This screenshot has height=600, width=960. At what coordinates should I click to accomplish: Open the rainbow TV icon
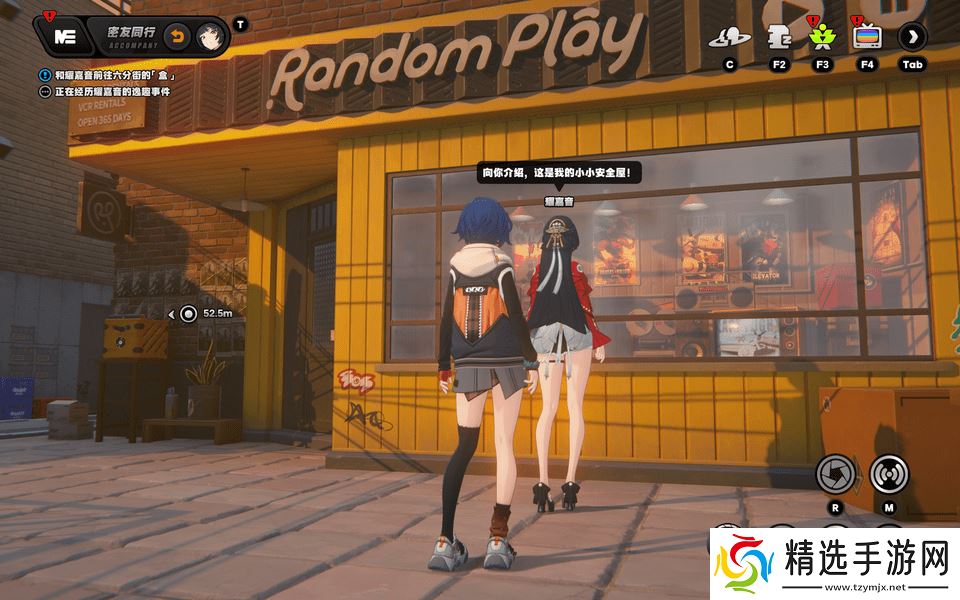pyautogui.click(x=866, y=38)
